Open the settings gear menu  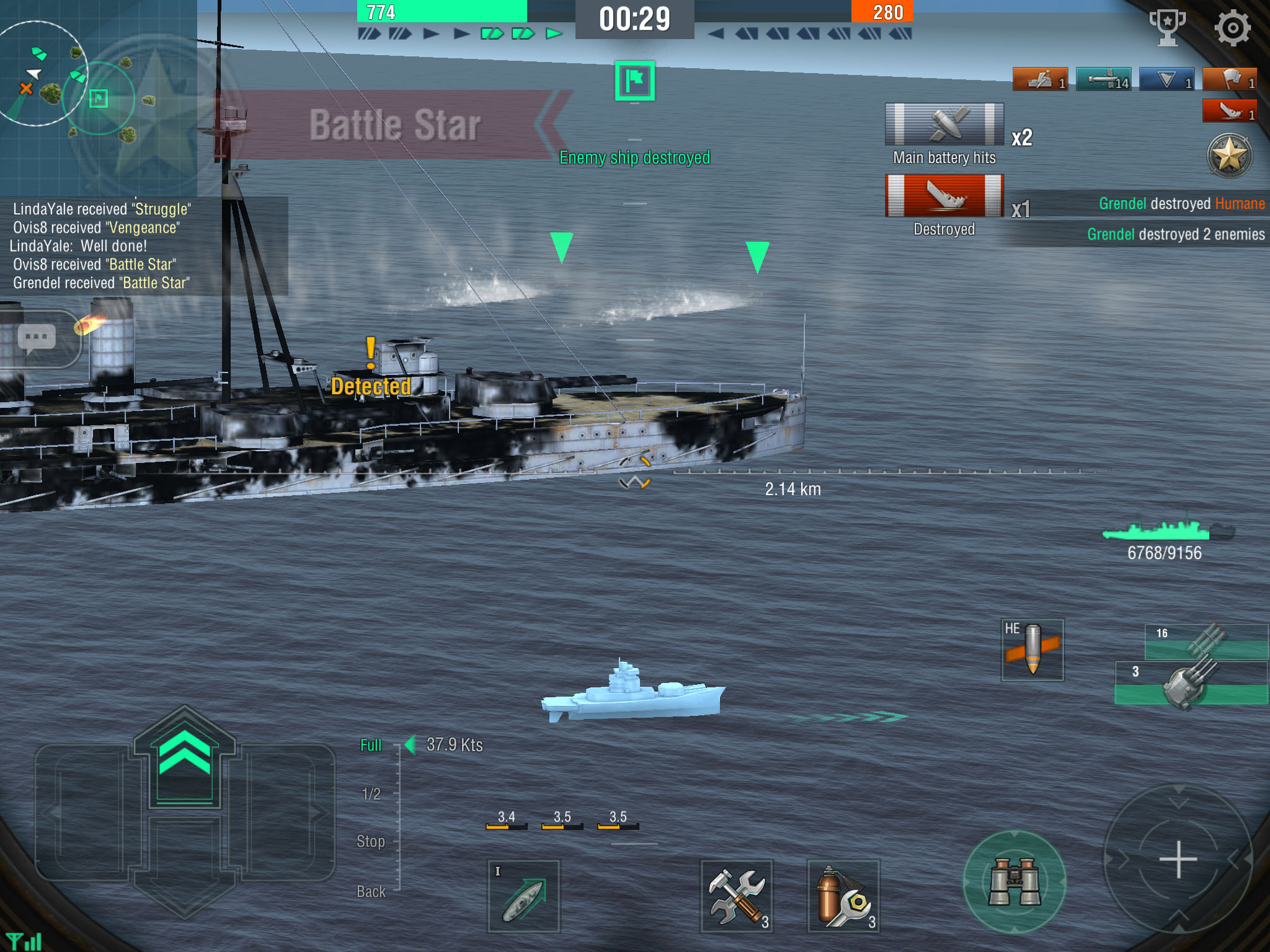(1232, 28)
